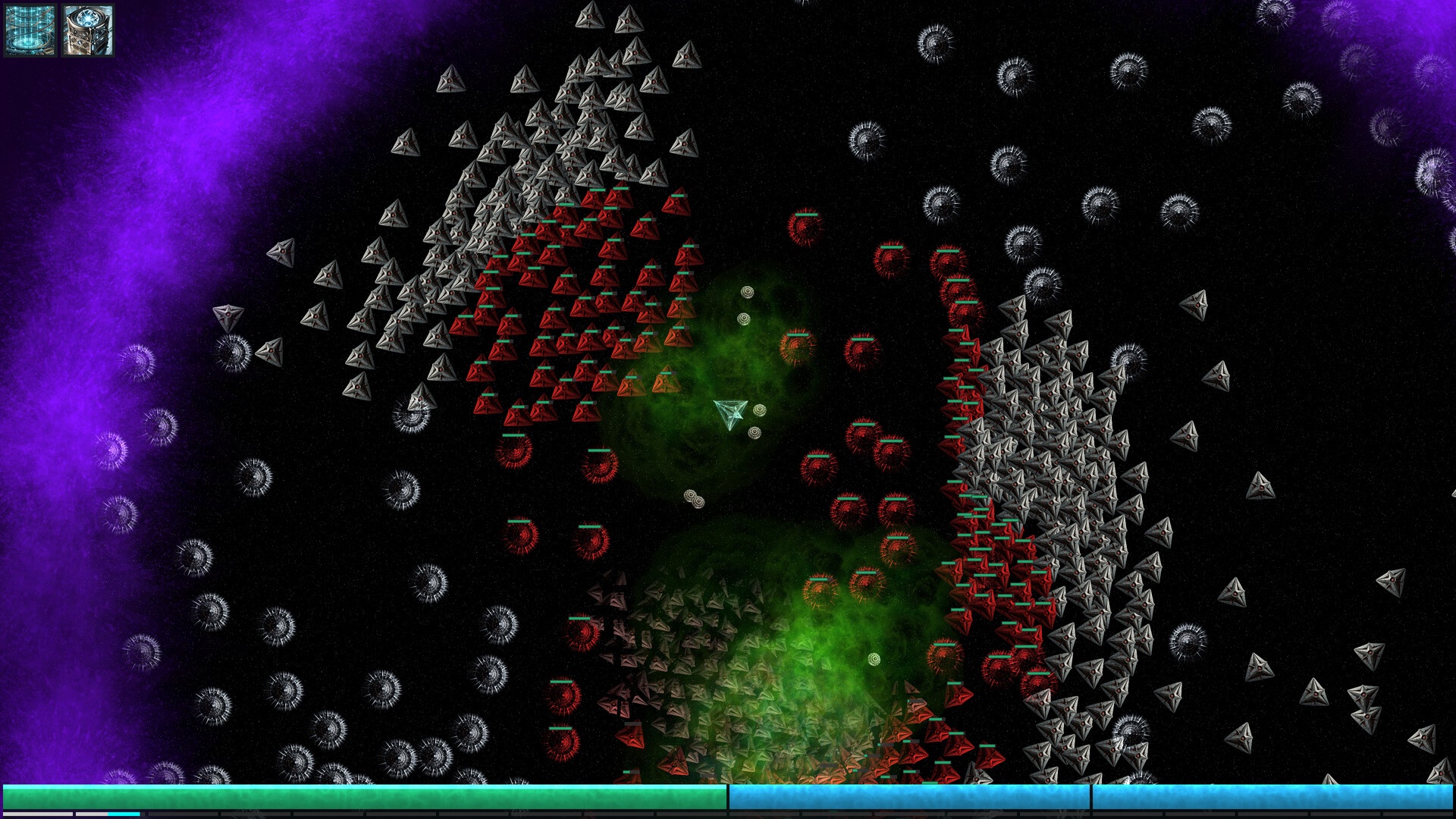Click the cyan player tetrahedron at screen center
Screen dimensions: 1456x819
tap(730, 412)
